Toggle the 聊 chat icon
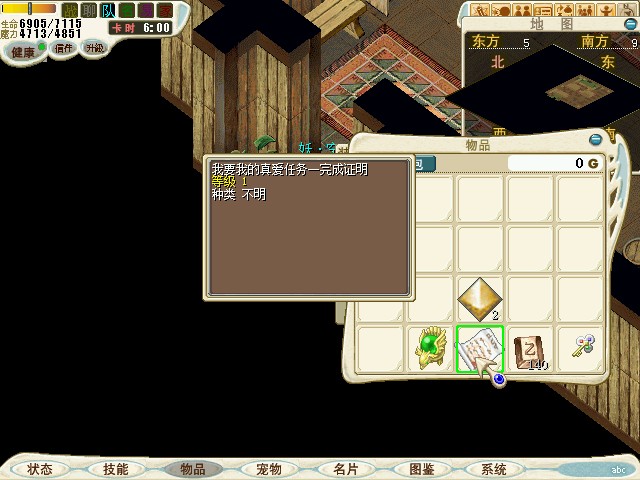 pos(89,10)
